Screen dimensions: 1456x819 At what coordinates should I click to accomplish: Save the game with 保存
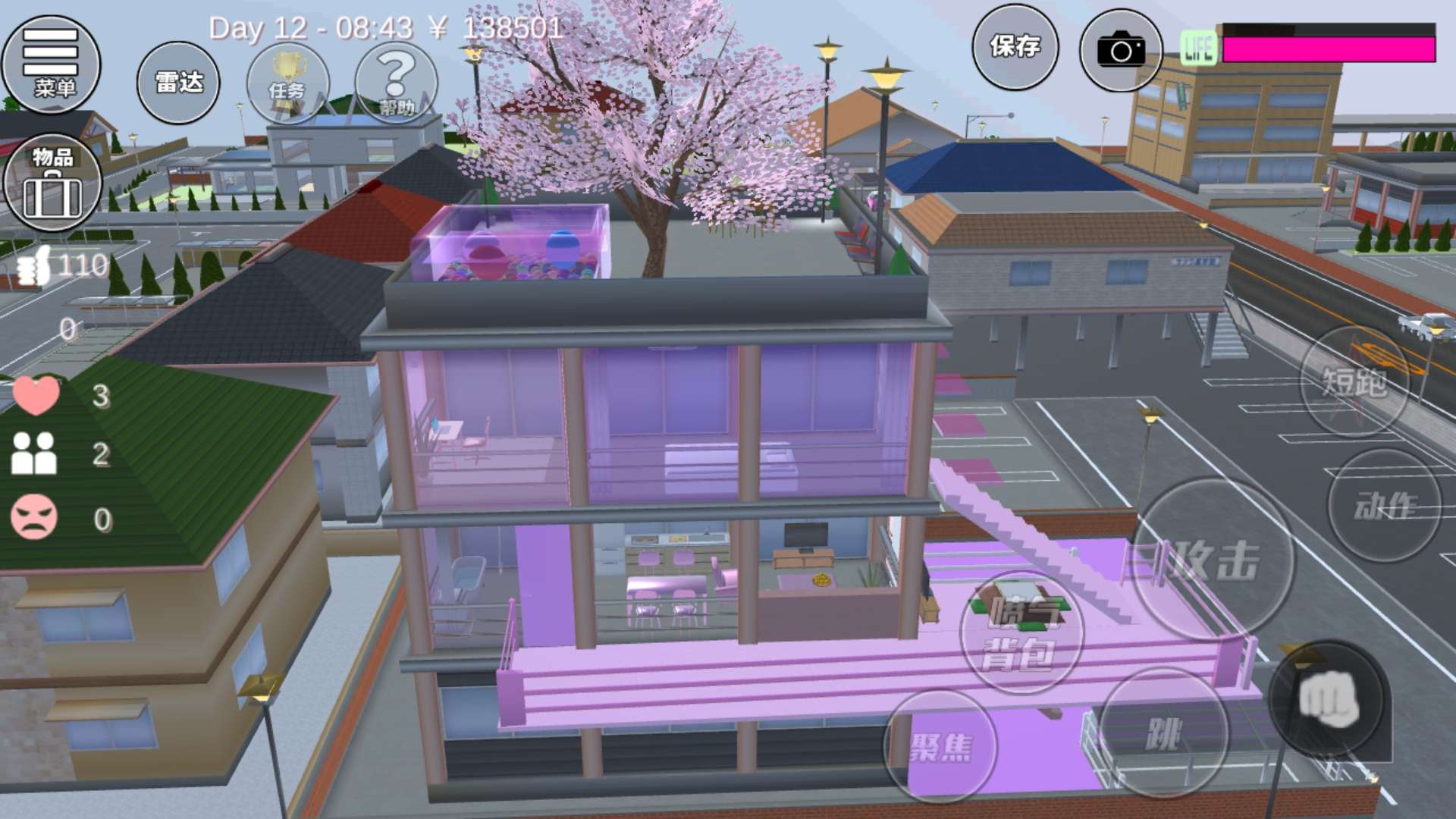(x=1015, y=47)
